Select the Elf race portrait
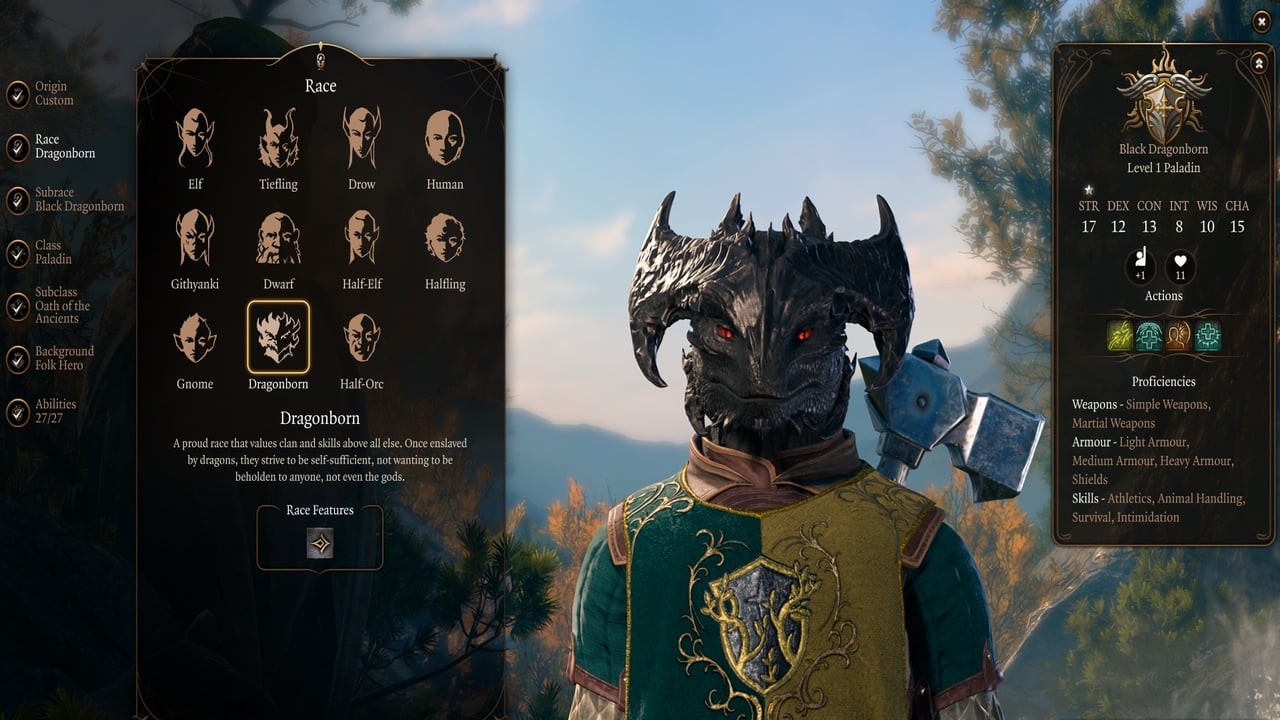The width and height of the screenshot is (1280, 720). (x=195, y=139)
